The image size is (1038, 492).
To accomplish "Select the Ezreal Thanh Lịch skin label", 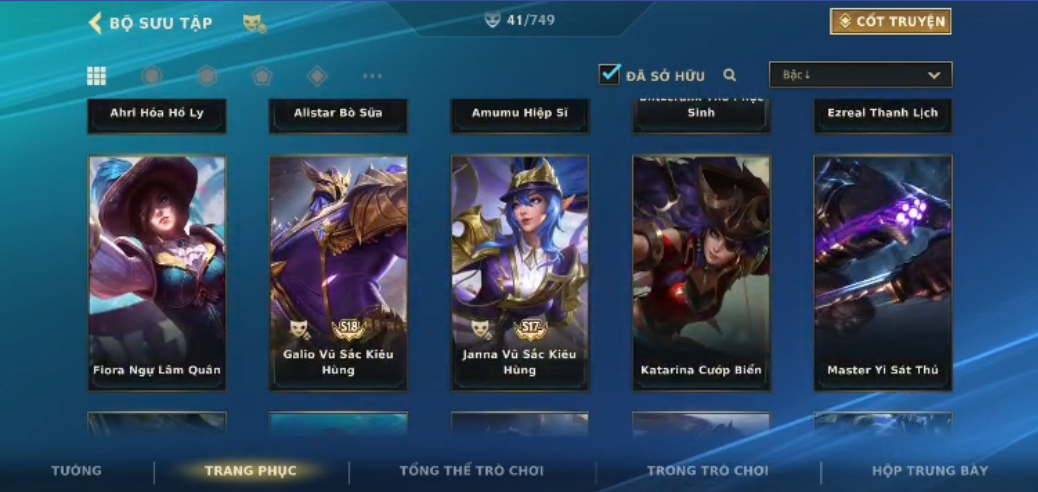I will pyautogui.click(x=883, y=113).
